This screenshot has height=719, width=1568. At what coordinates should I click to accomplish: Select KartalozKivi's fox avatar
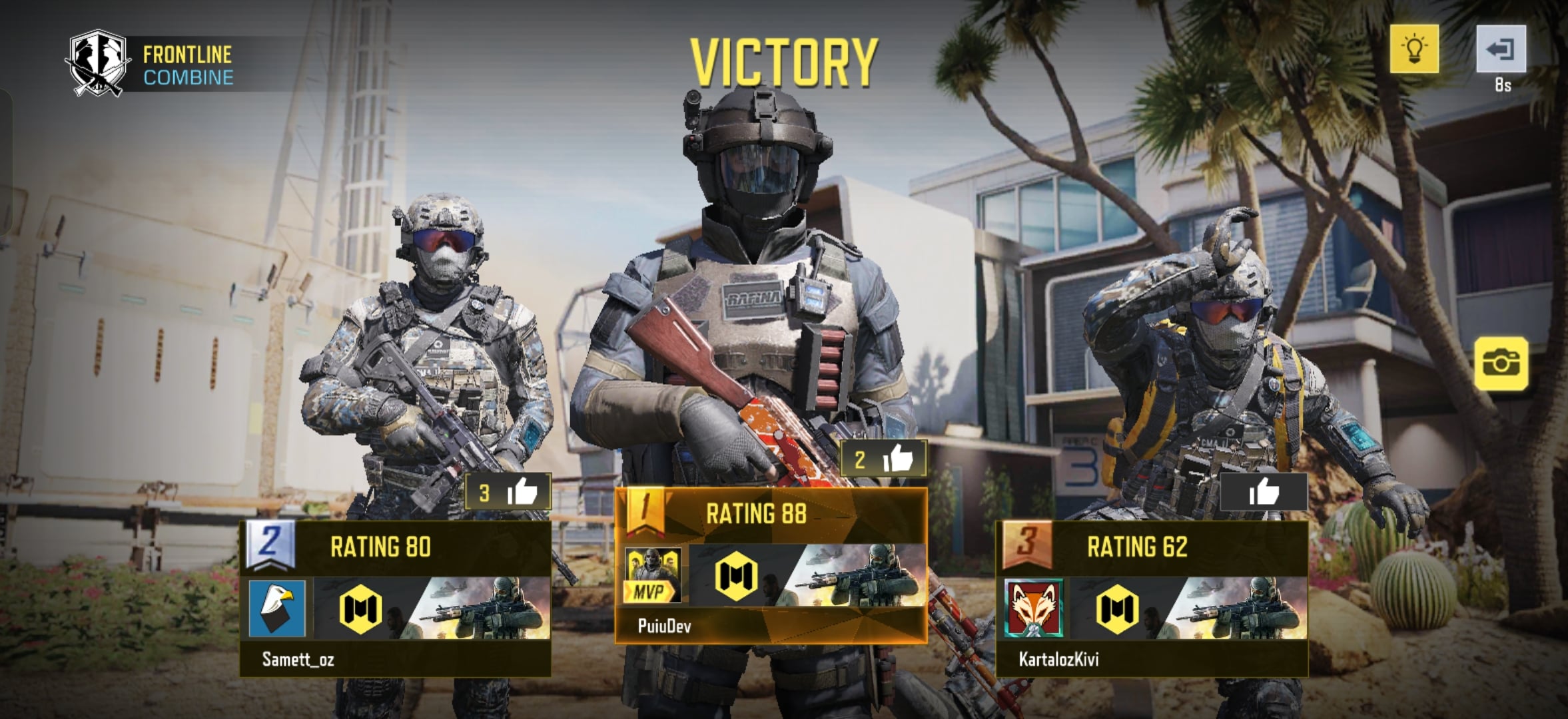coord(1034,608)
